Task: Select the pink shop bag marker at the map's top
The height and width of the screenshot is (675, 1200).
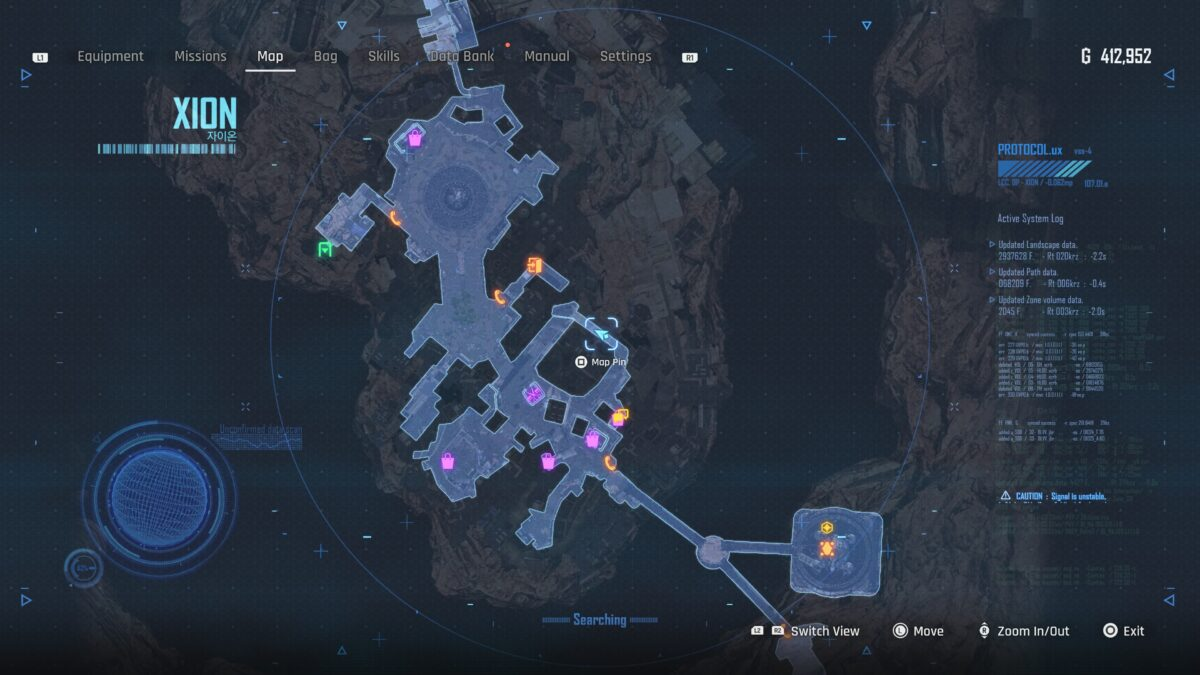Action: point(415,139)
